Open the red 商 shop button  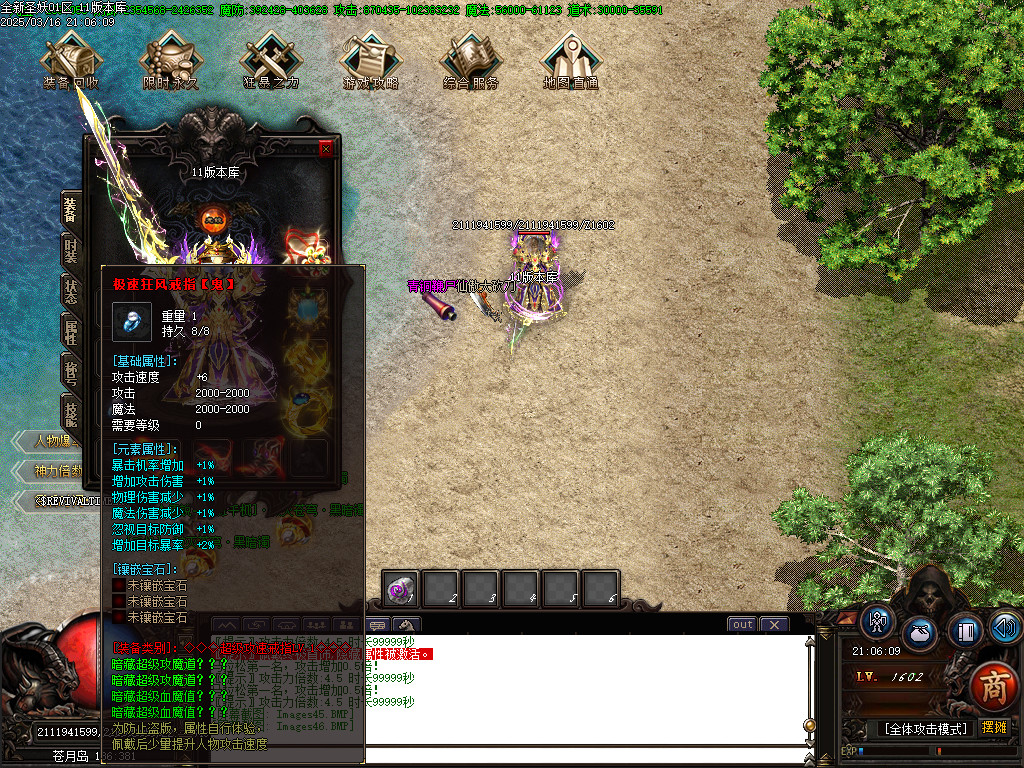click(993, 687)
